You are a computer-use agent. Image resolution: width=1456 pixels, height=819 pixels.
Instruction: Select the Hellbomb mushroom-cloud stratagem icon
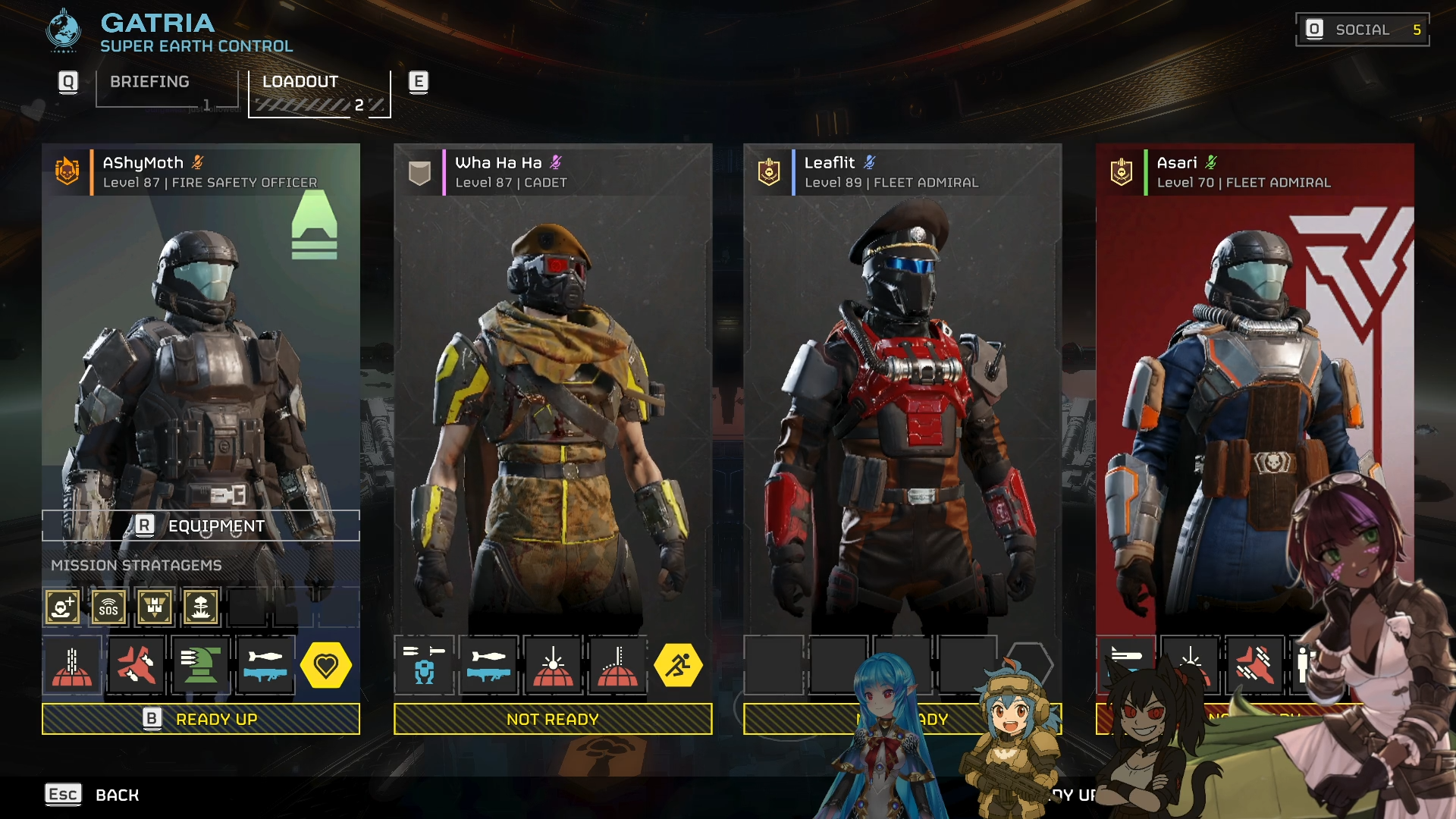coord(201,607)
